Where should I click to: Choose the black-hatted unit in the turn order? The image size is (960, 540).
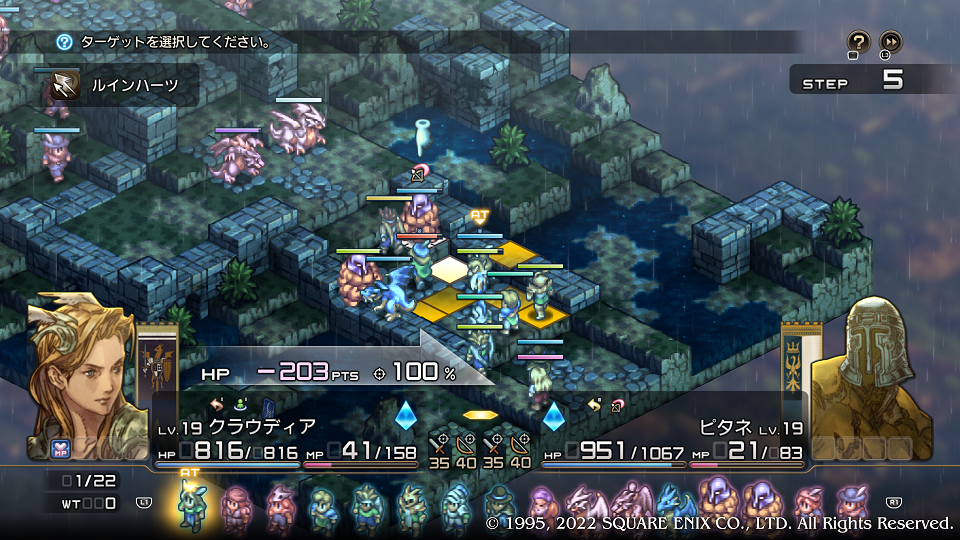500,505
